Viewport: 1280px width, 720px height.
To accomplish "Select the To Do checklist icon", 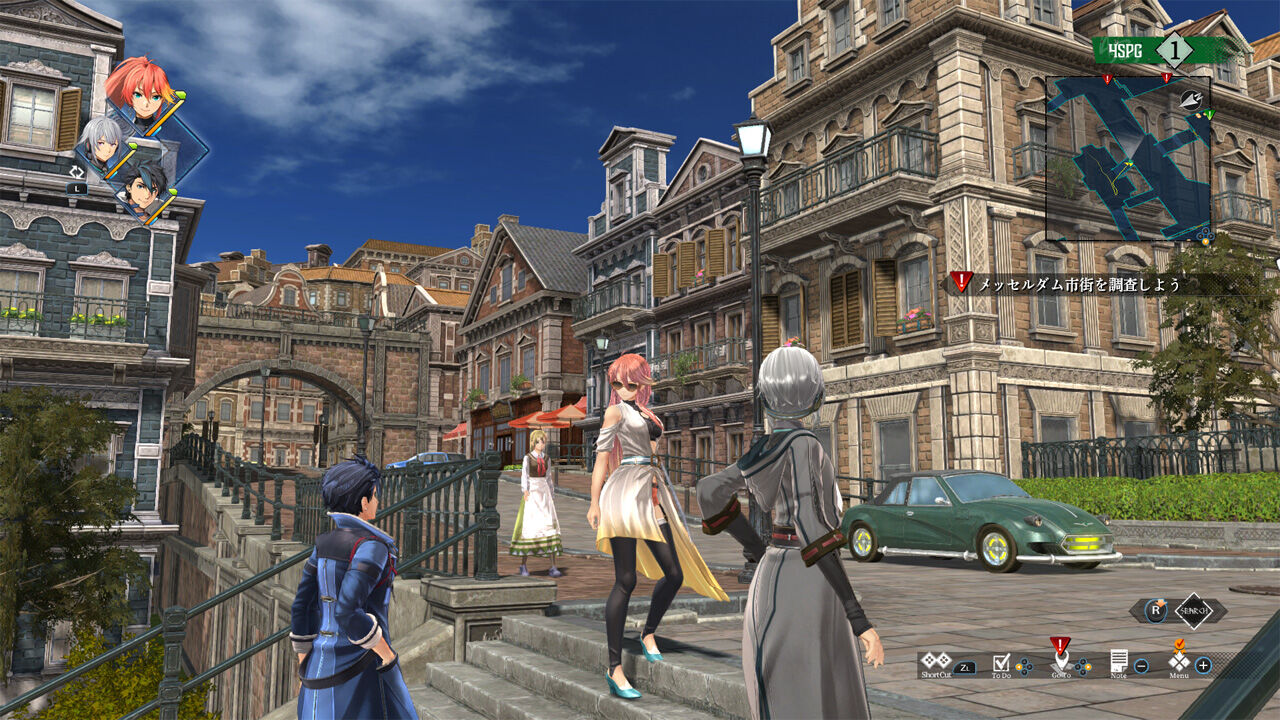I will [1002, 660].
